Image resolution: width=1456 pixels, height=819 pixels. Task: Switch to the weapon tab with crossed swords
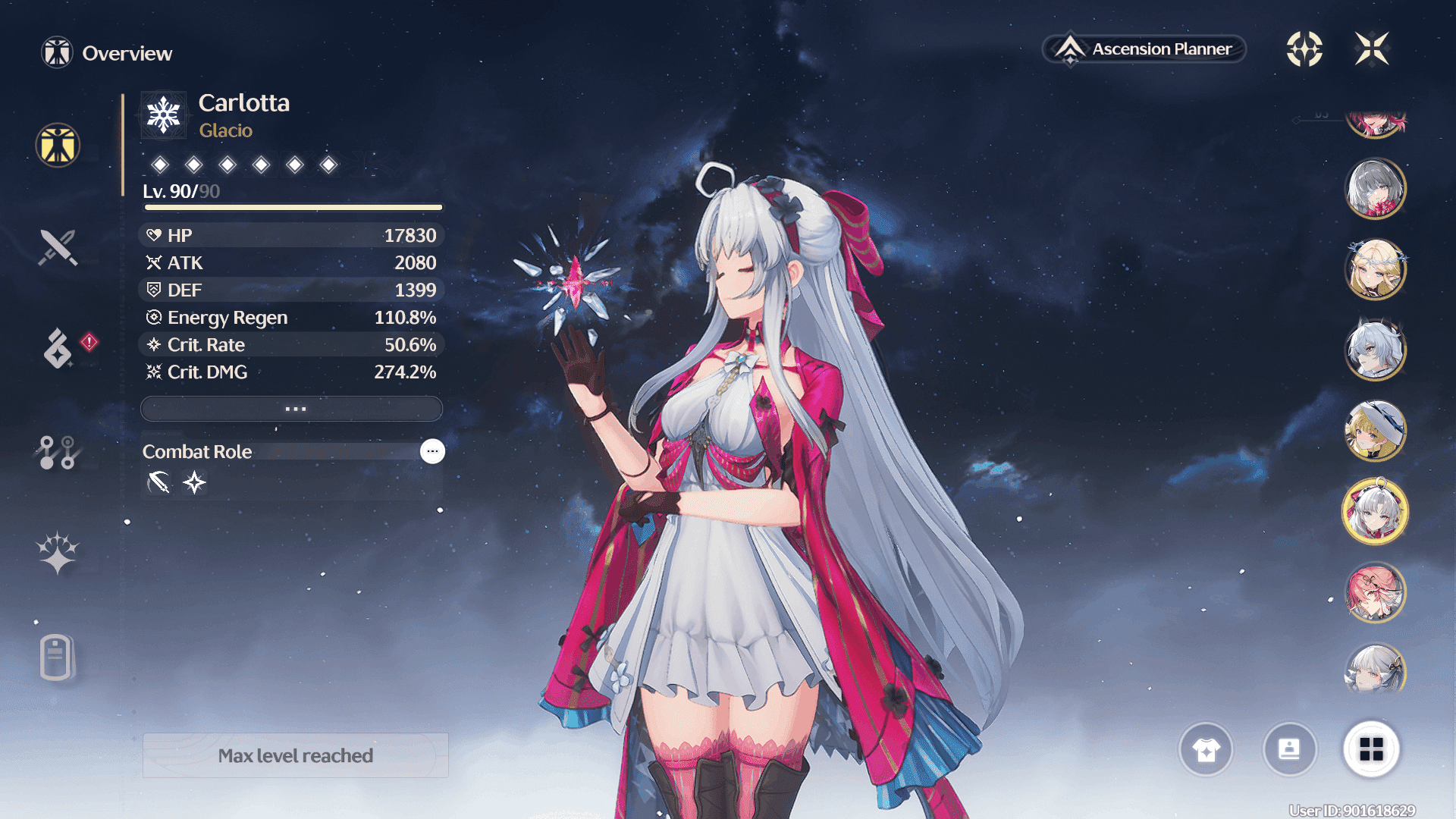[58, 247]
